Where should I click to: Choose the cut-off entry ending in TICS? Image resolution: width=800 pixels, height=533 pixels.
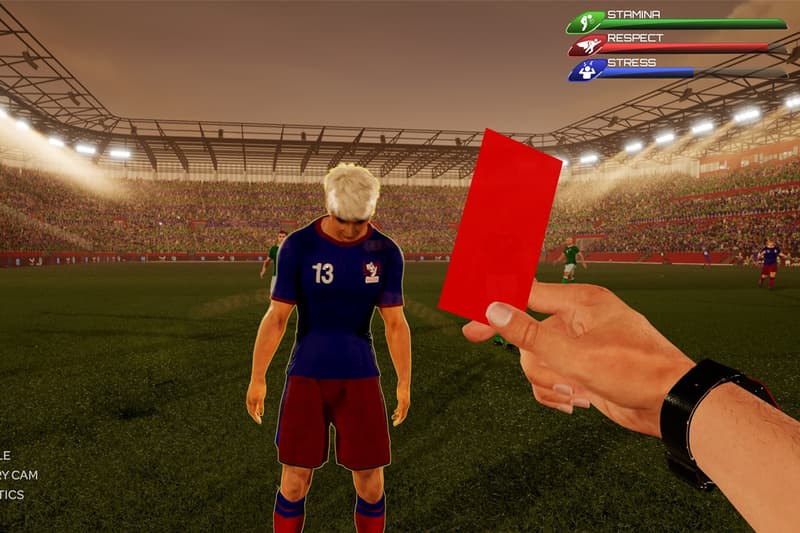[x=12, y=495]
